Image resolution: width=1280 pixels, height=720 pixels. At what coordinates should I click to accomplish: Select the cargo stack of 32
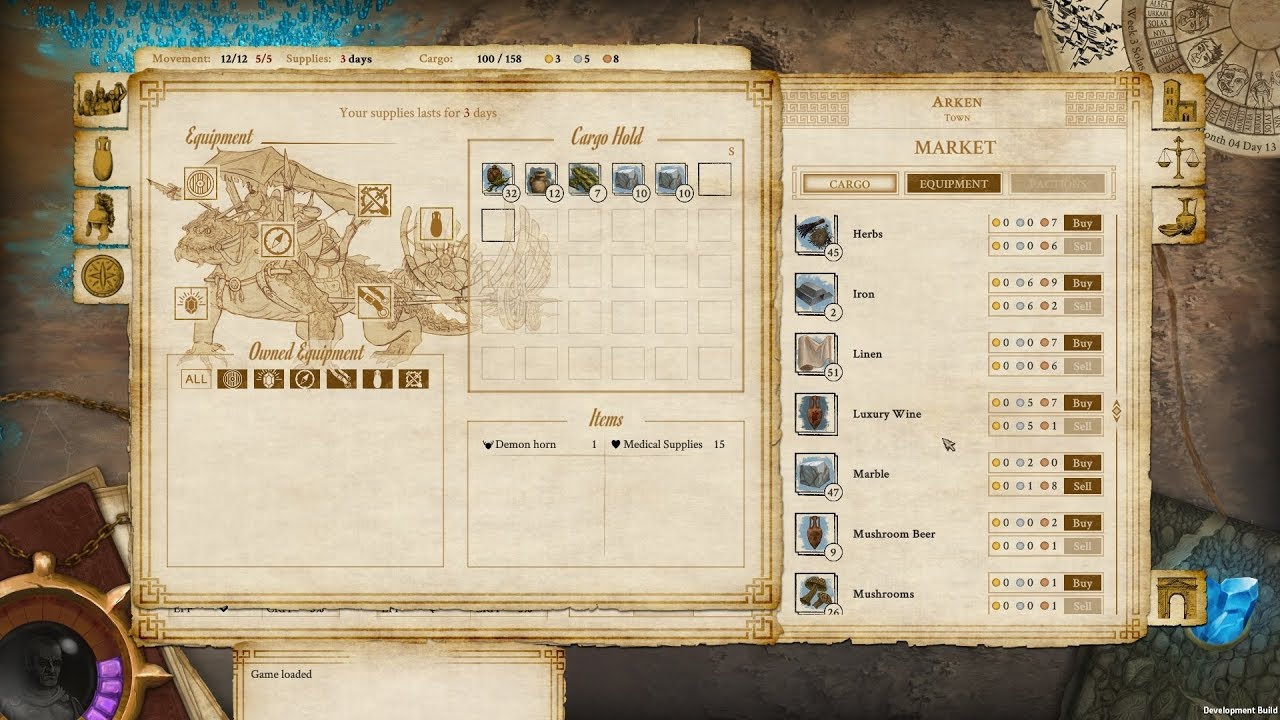[497, 180]
